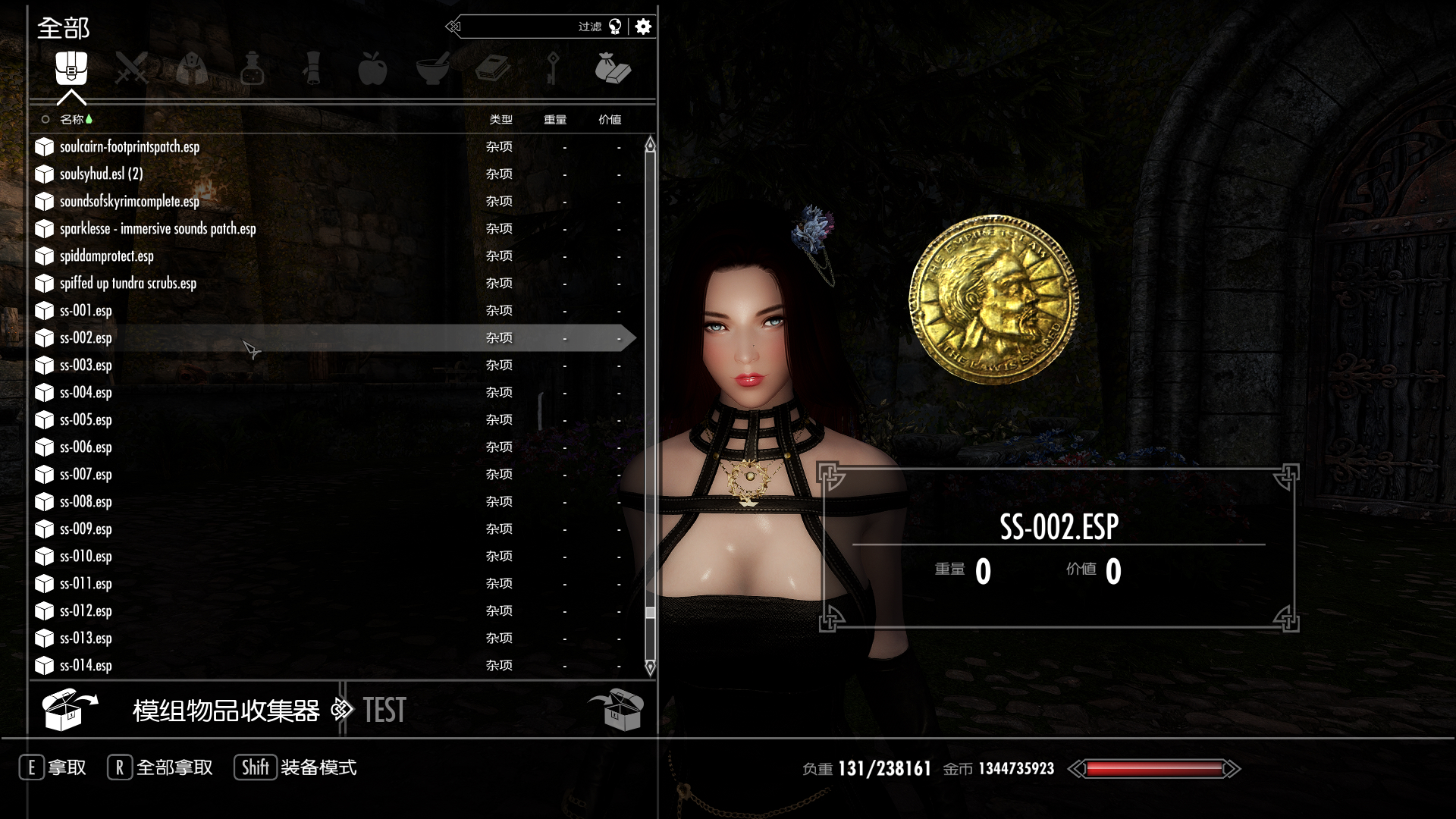
Task: Show the potions category tab
Action: (x=252, y=69)
